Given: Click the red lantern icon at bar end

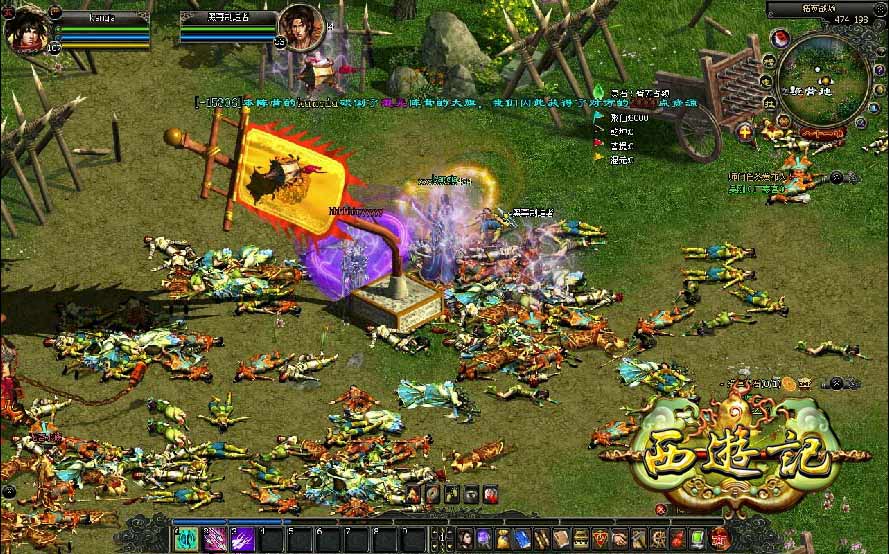Looking at the screenshot, I should [x=718, y=538].
